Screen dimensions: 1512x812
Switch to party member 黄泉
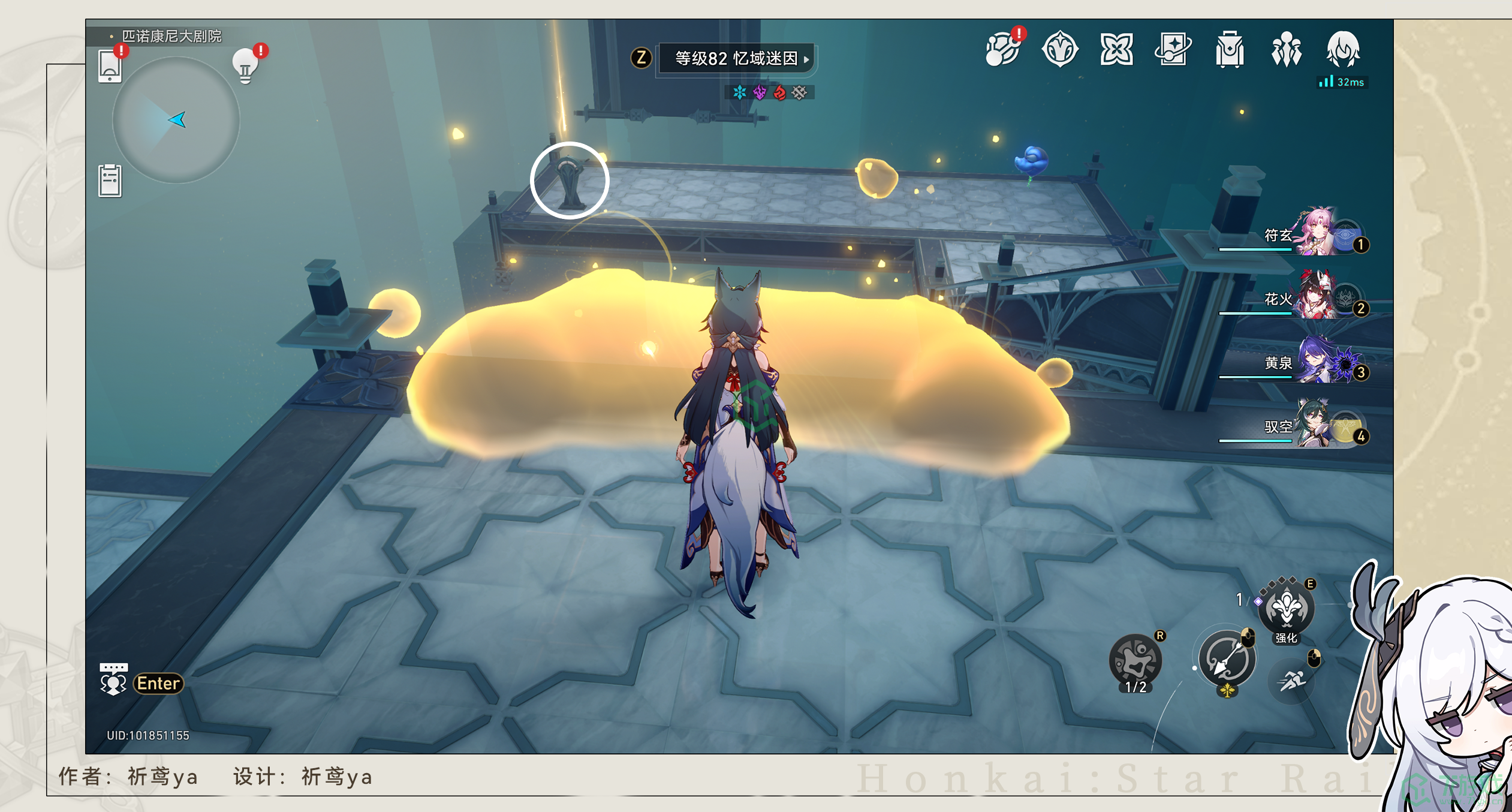(1313, 362)
